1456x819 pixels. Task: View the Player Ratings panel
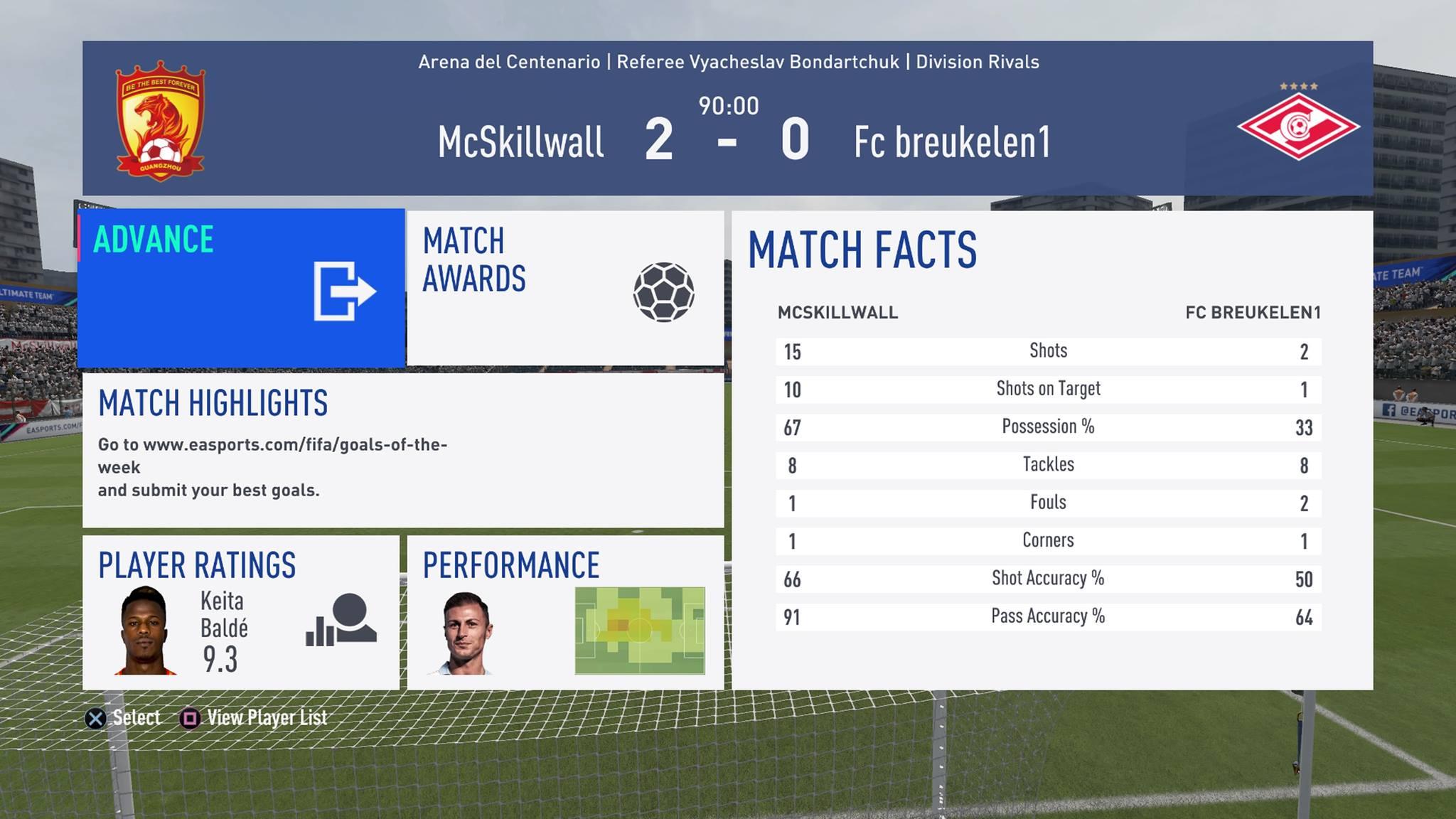coord(241,613)
